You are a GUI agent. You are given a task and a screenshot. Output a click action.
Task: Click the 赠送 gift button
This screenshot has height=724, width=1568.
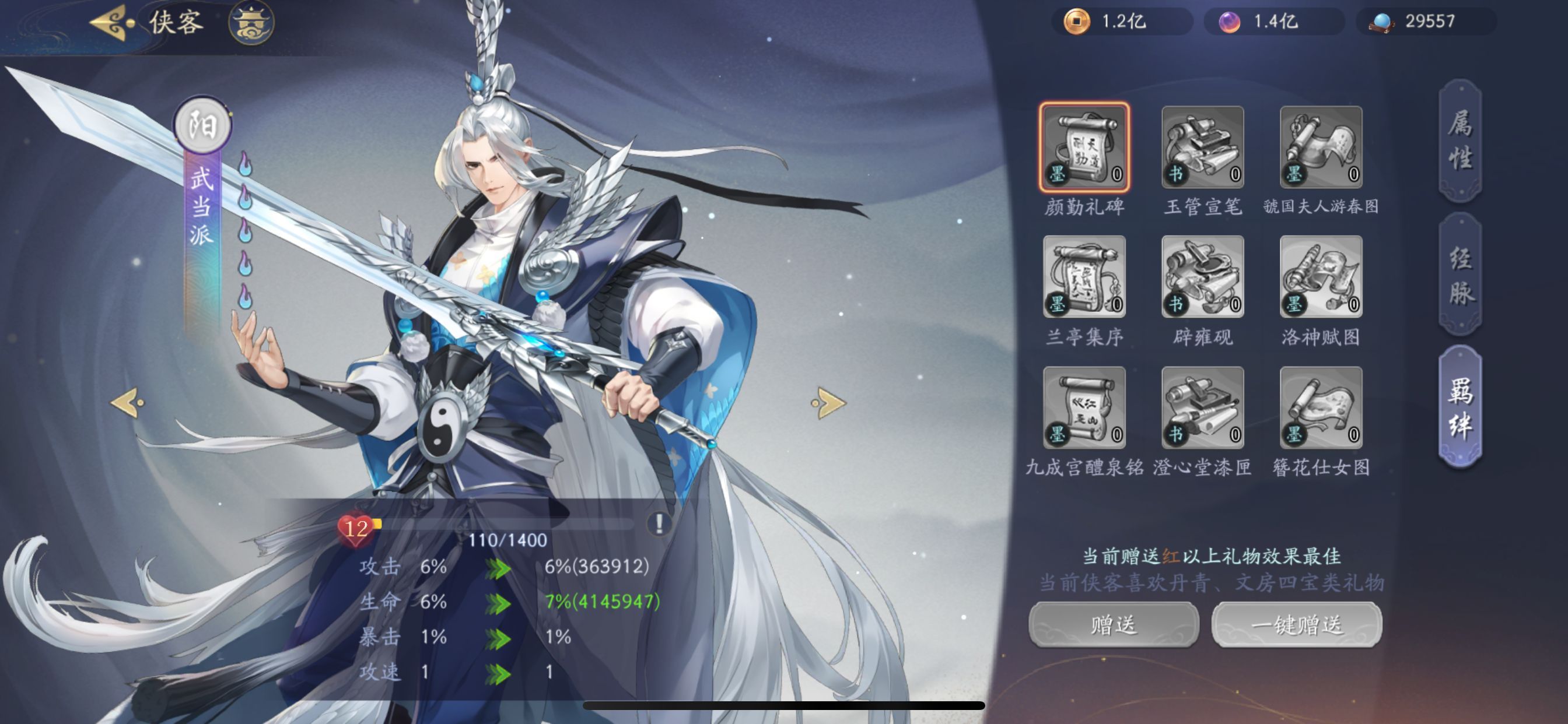pos(1114,625)
